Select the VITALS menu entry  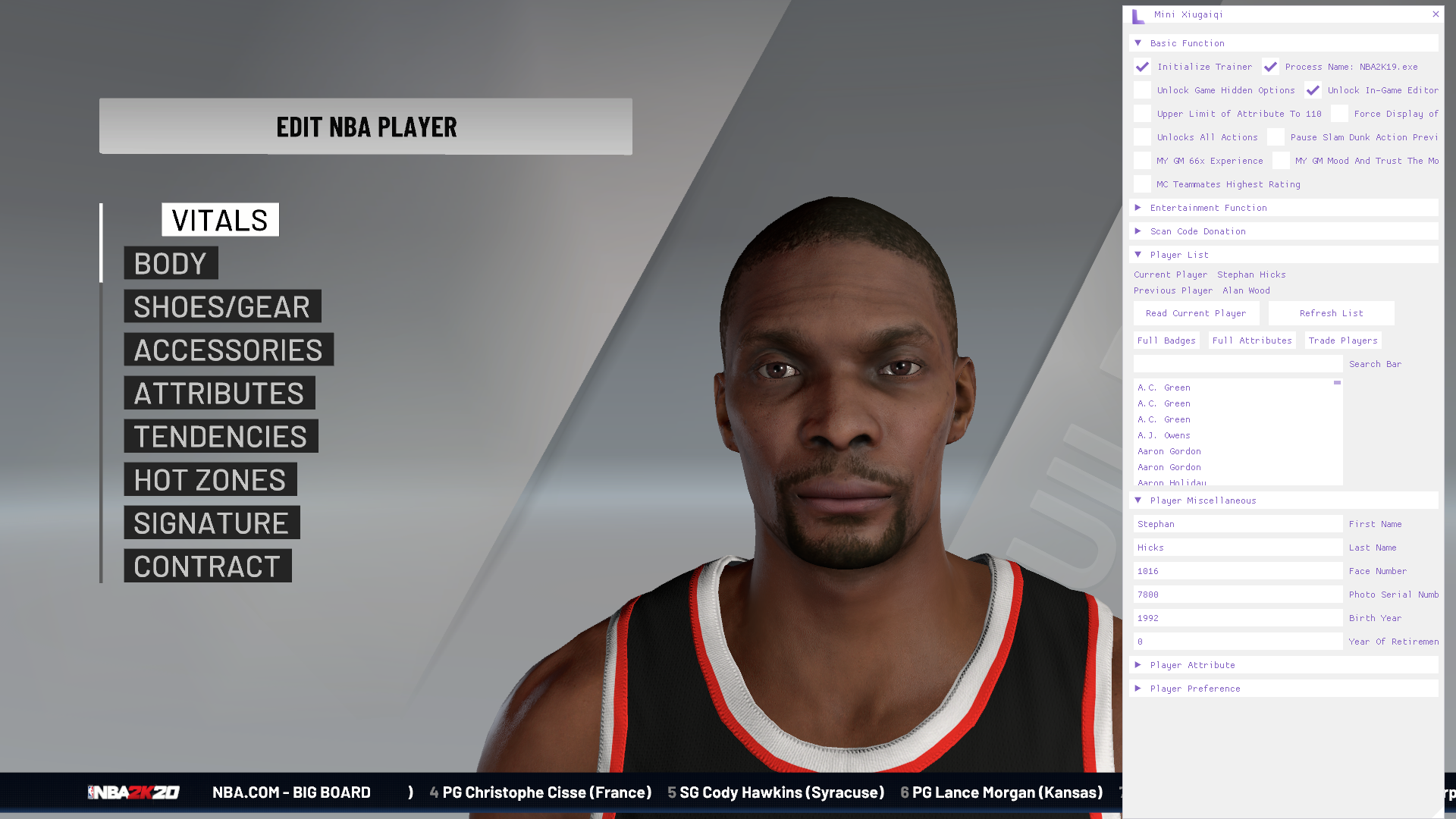[220, 220]
